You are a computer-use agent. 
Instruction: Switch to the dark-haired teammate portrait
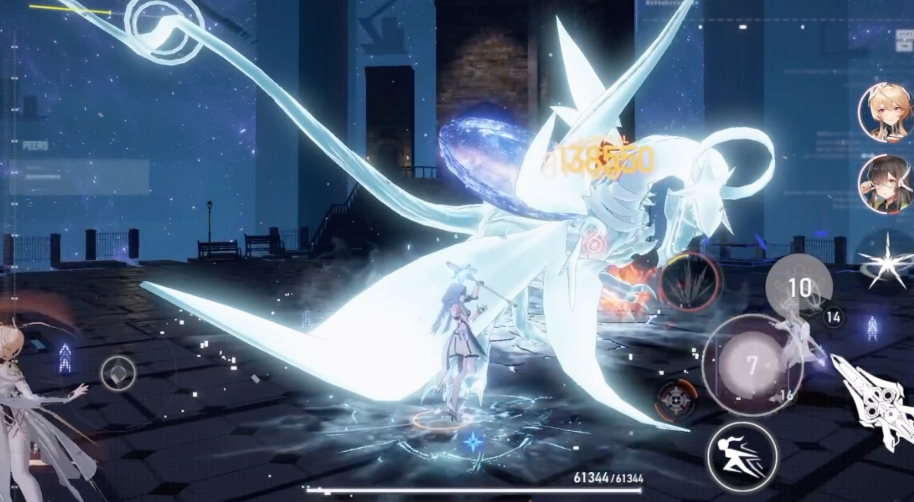(884, 183)
